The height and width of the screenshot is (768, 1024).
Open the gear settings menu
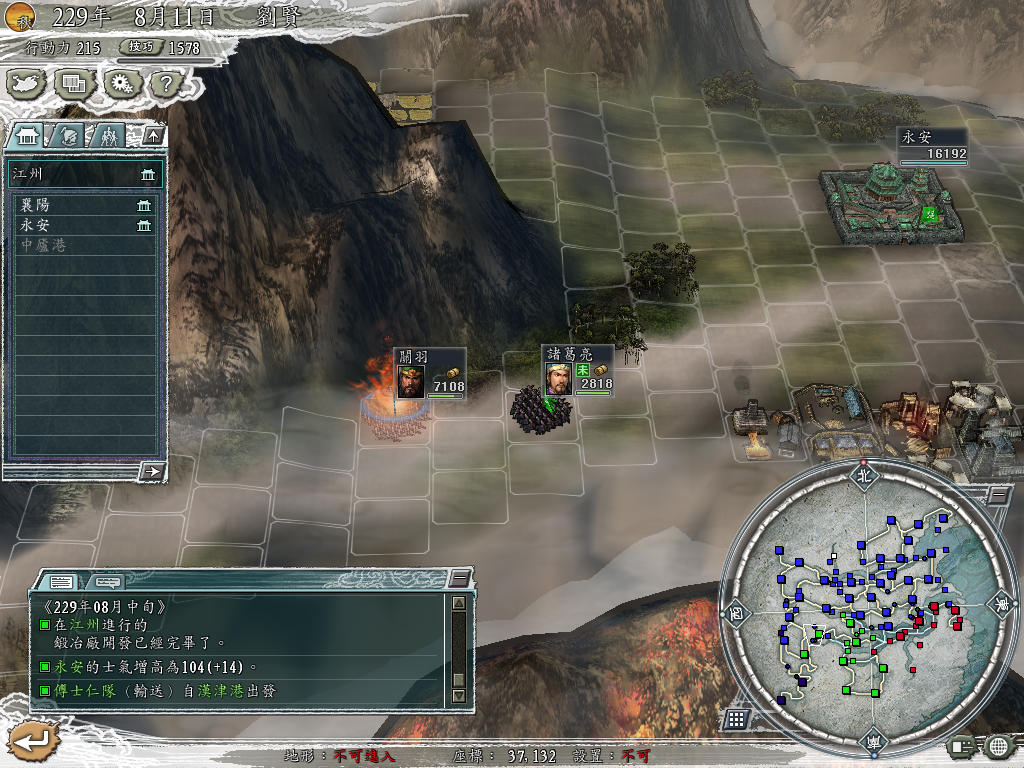coord(120,85)
